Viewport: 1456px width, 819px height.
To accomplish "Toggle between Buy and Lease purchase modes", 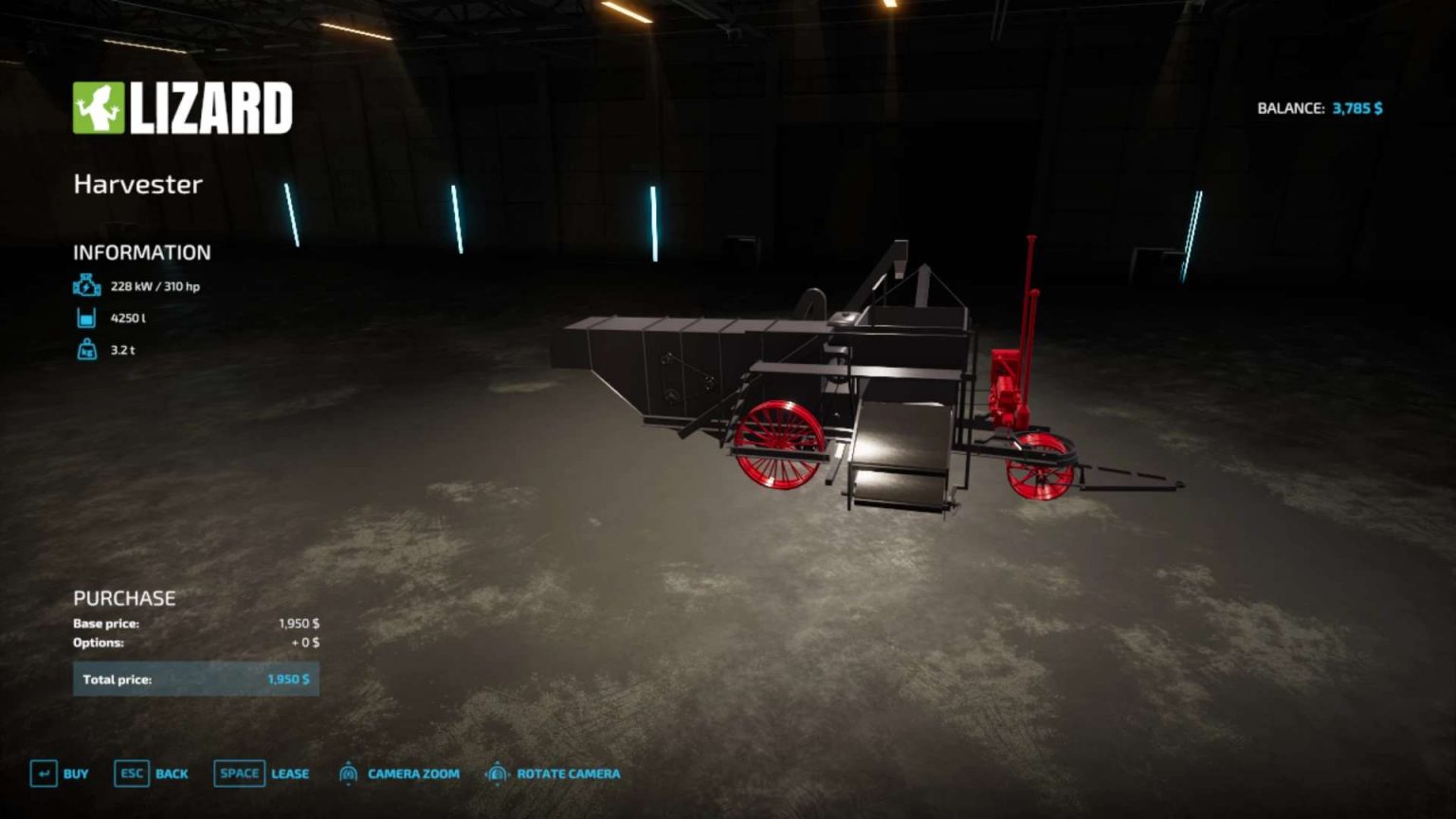I will click(x=289, y=773).
